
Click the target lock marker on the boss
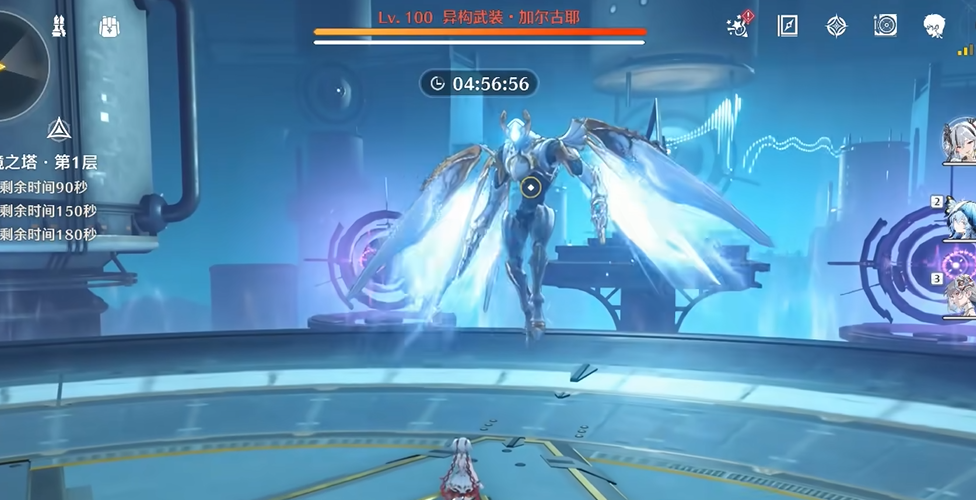[x=532, y=187]
